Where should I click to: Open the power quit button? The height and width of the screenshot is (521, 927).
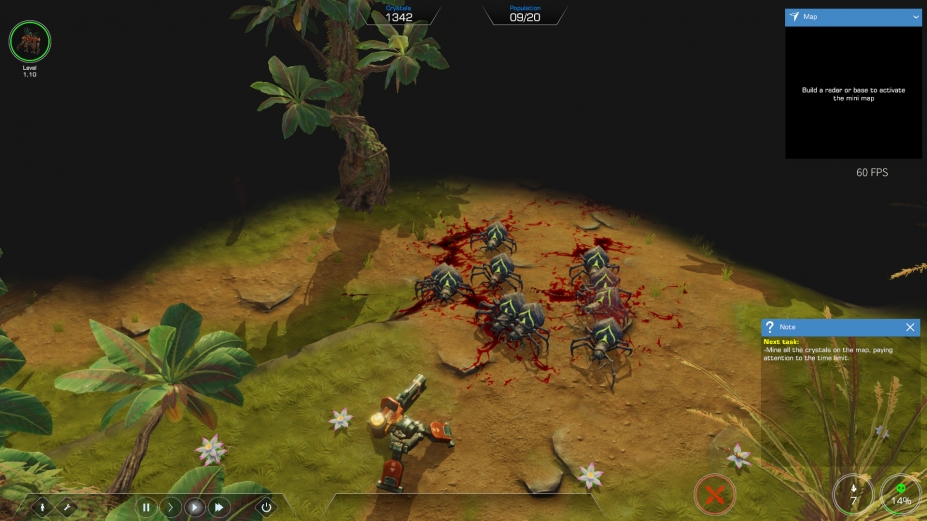266,507
